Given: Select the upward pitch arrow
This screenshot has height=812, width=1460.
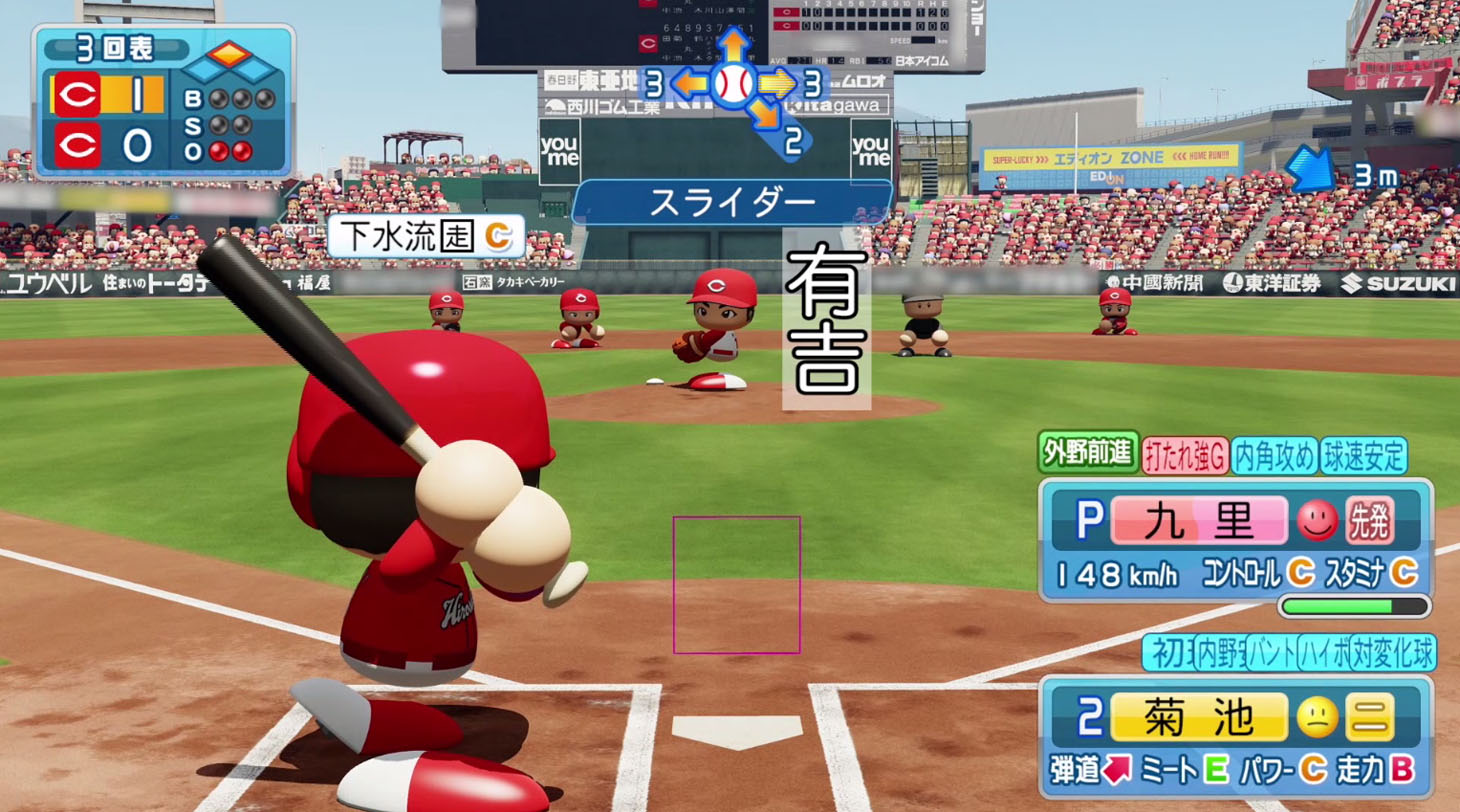Looking at the screenshot, I should pyautogui.click(x=733, y=44).
